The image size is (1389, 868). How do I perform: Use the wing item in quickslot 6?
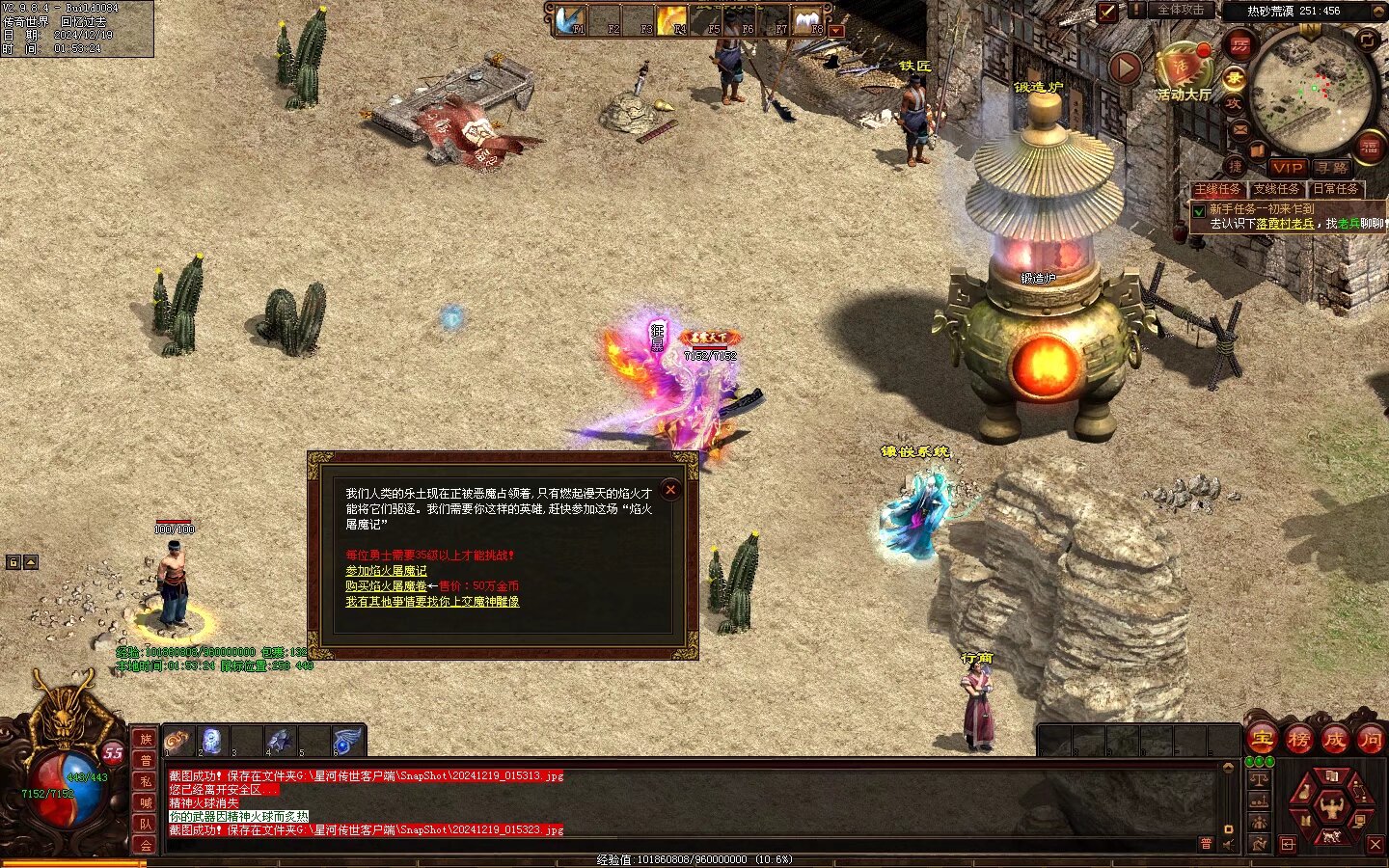click(346, 741)
